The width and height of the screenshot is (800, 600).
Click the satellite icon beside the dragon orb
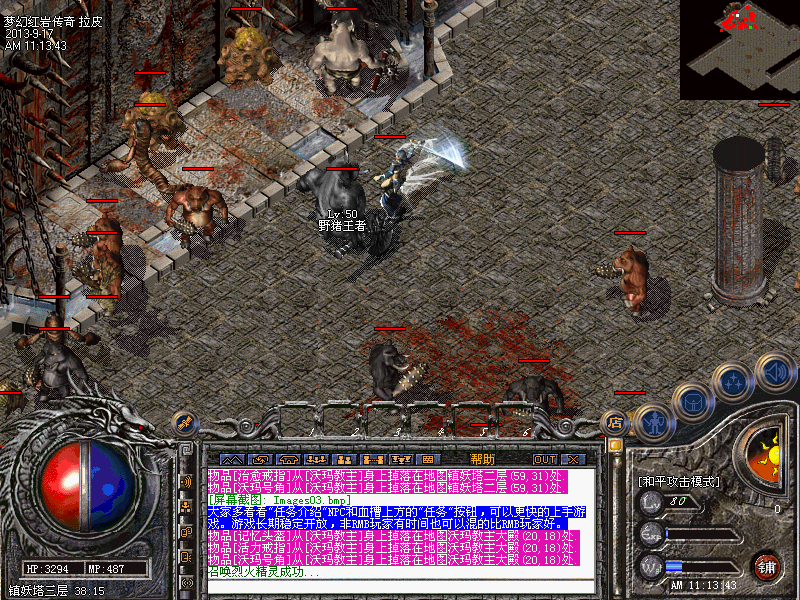coord(182,422)
